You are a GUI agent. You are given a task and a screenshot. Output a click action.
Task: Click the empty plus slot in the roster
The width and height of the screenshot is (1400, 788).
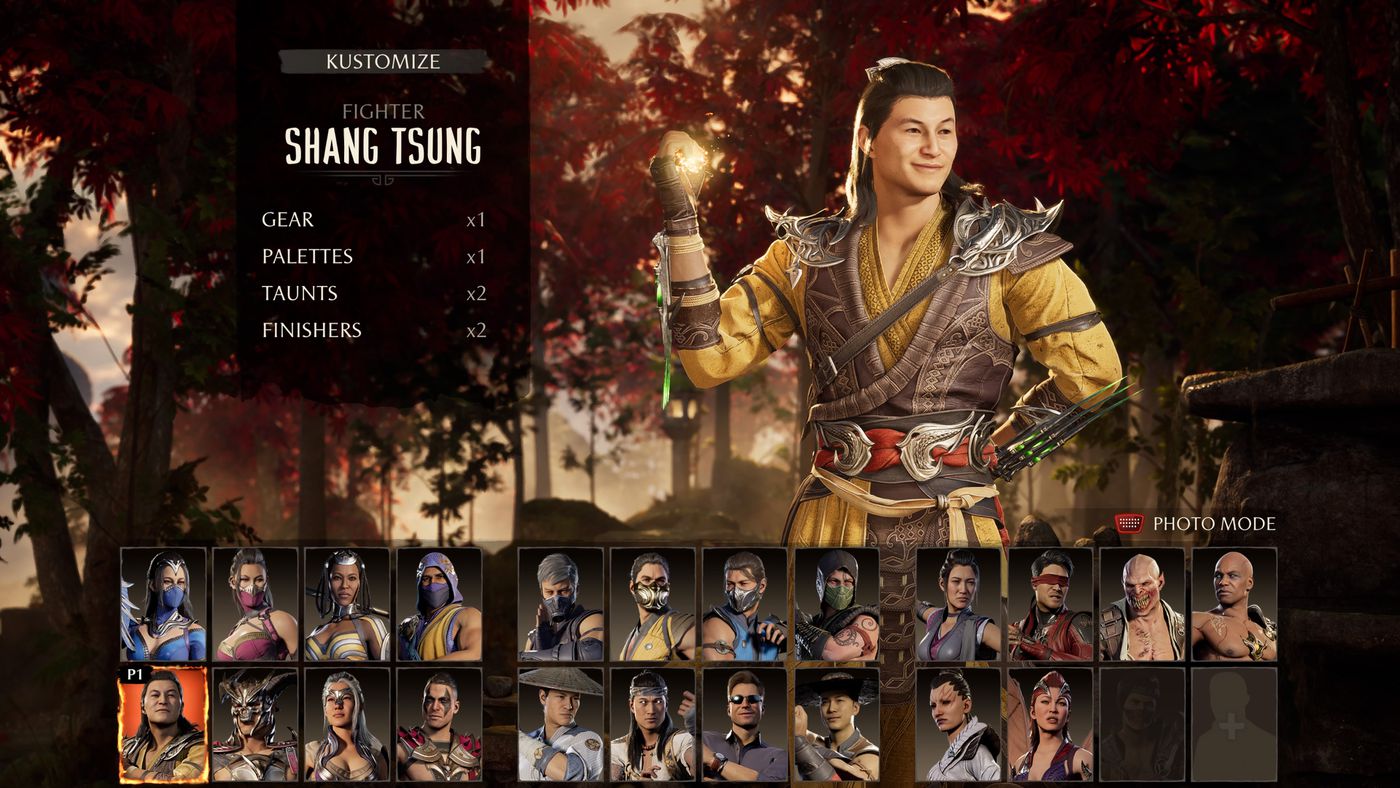[1235, 725]
